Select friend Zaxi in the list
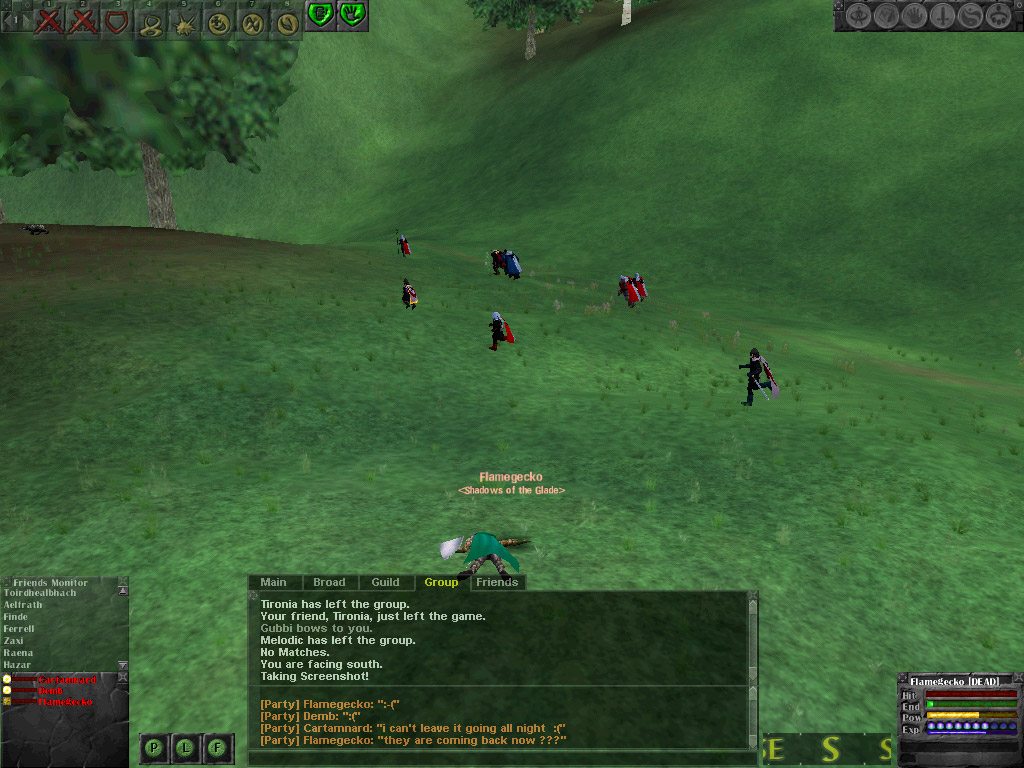 point(13,641)
